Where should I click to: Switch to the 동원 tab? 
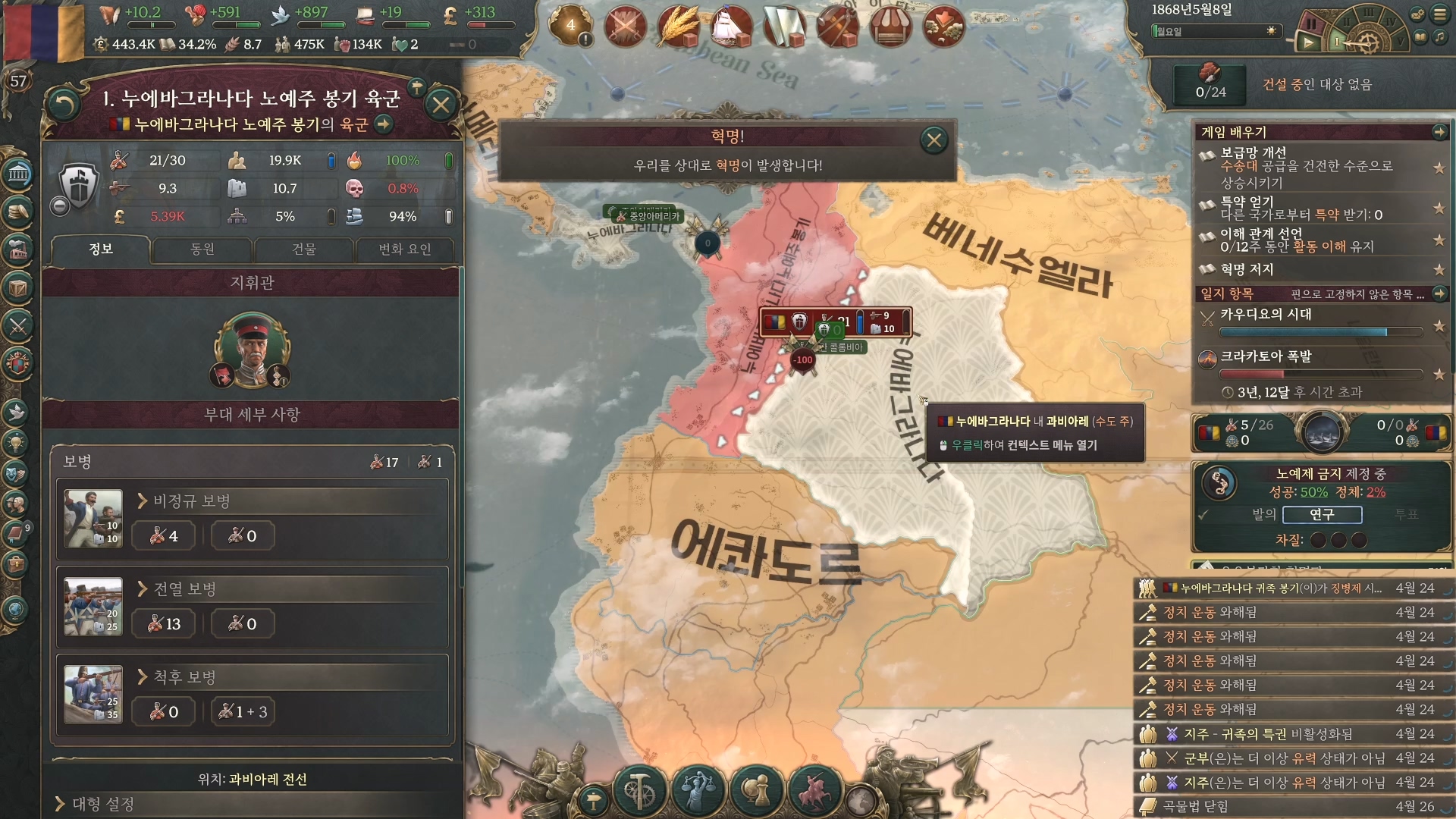click(202, 249)
